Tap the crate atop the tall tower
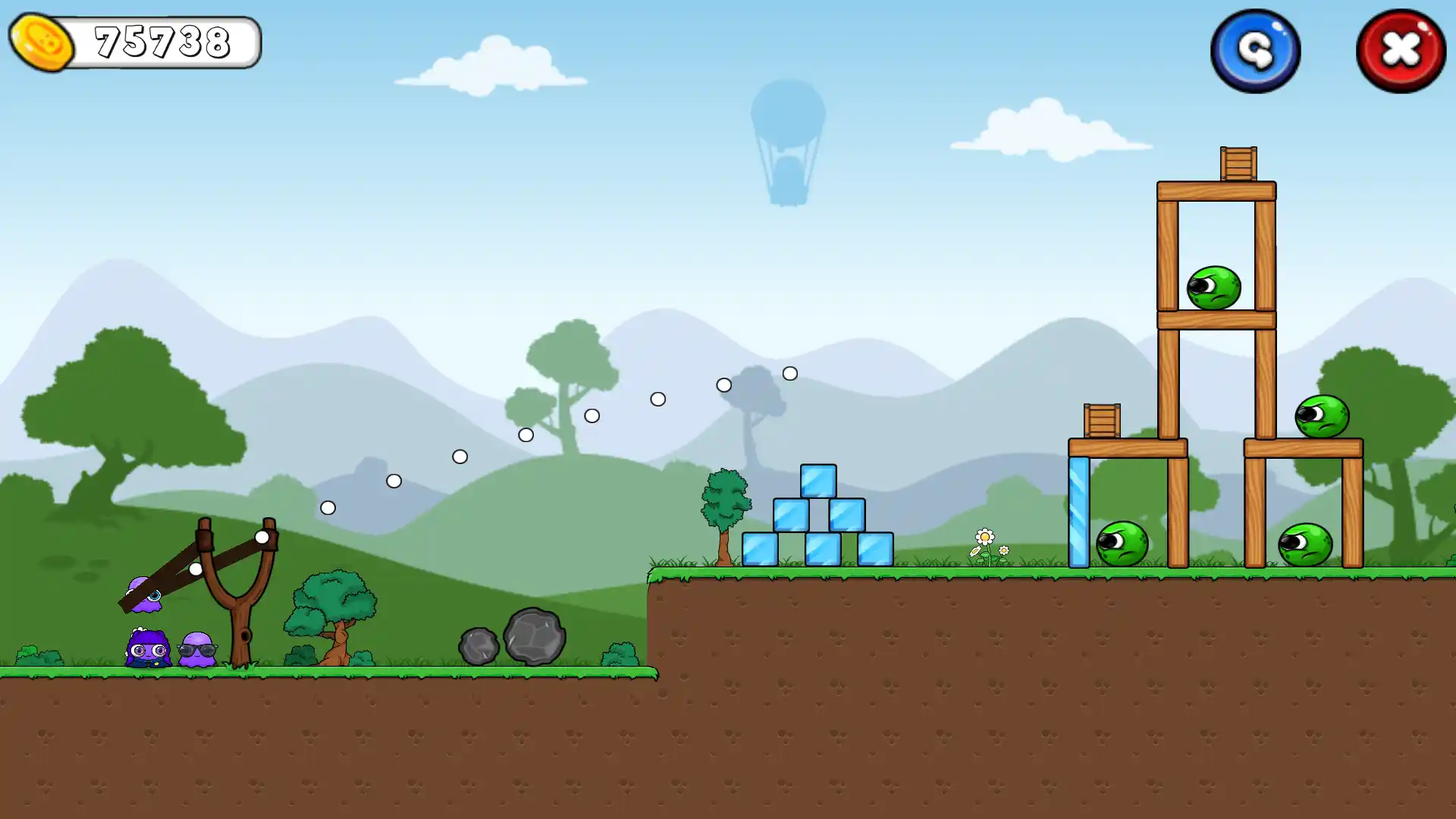The height and width of the screenshot is (819, 1456). [1238, 163]
